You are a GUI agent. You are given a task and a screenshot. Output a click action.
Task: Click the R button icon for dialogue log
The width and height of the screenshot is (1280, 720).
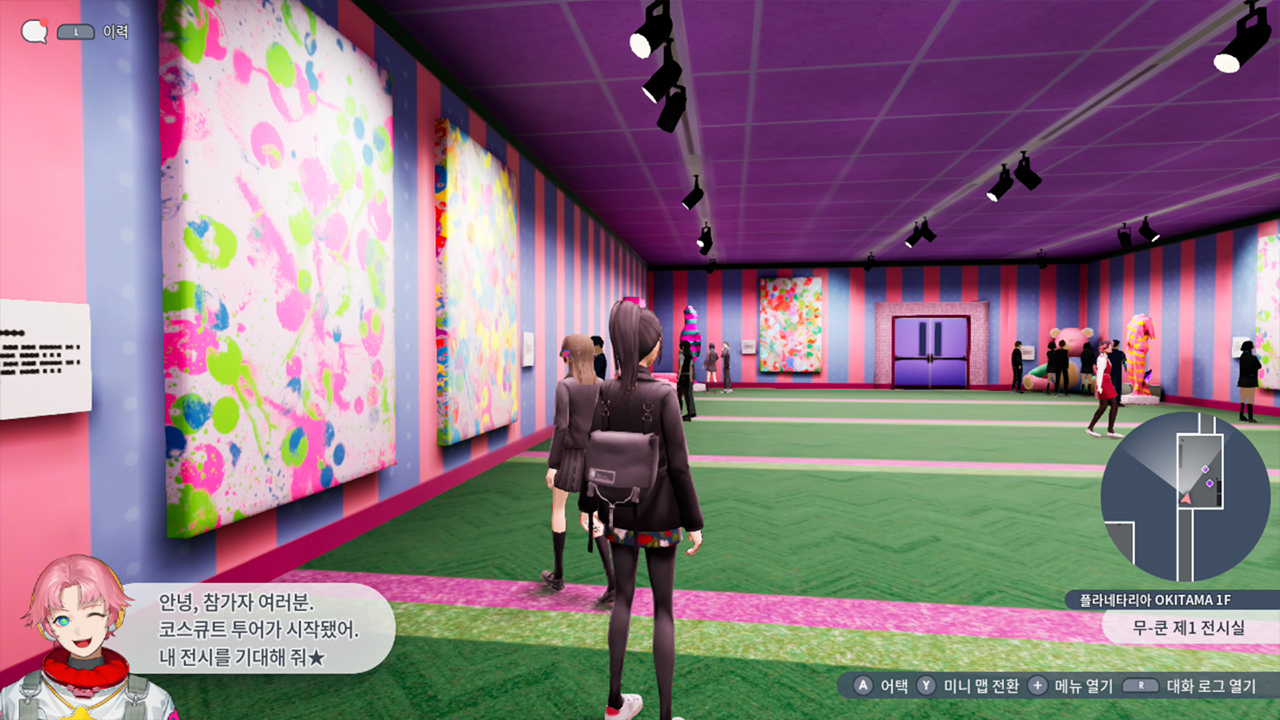click(1140, 685)
